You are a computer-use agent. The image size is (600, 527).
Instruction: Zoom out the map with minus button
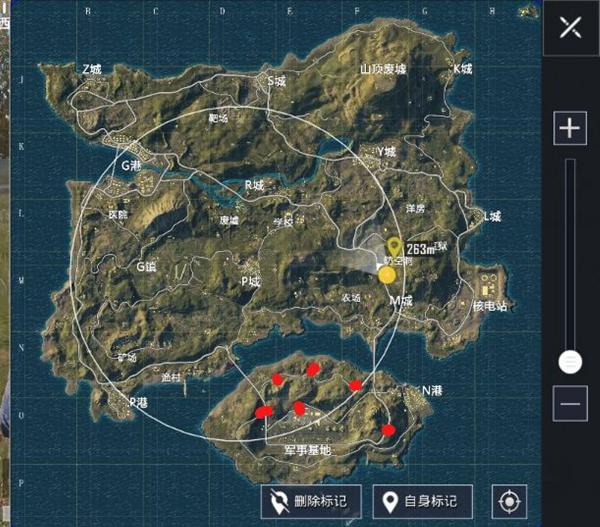pyautogui.click(x=570, y=403)
